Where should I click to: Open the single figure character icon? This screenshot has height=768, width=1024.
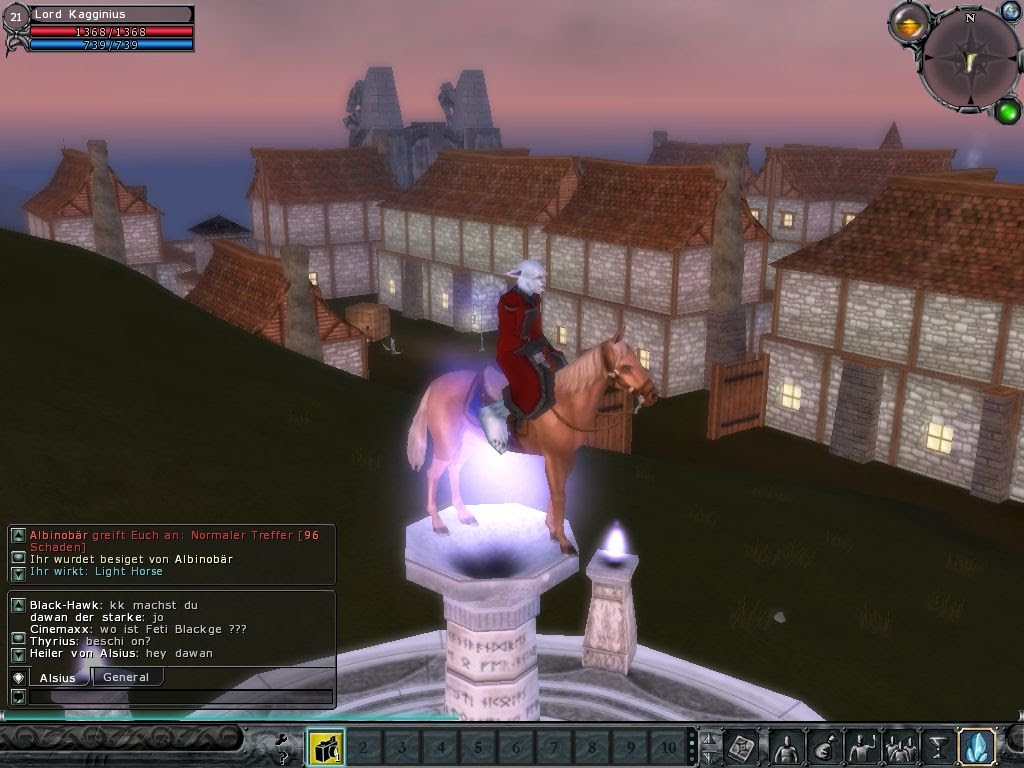[x=786, y=746]
